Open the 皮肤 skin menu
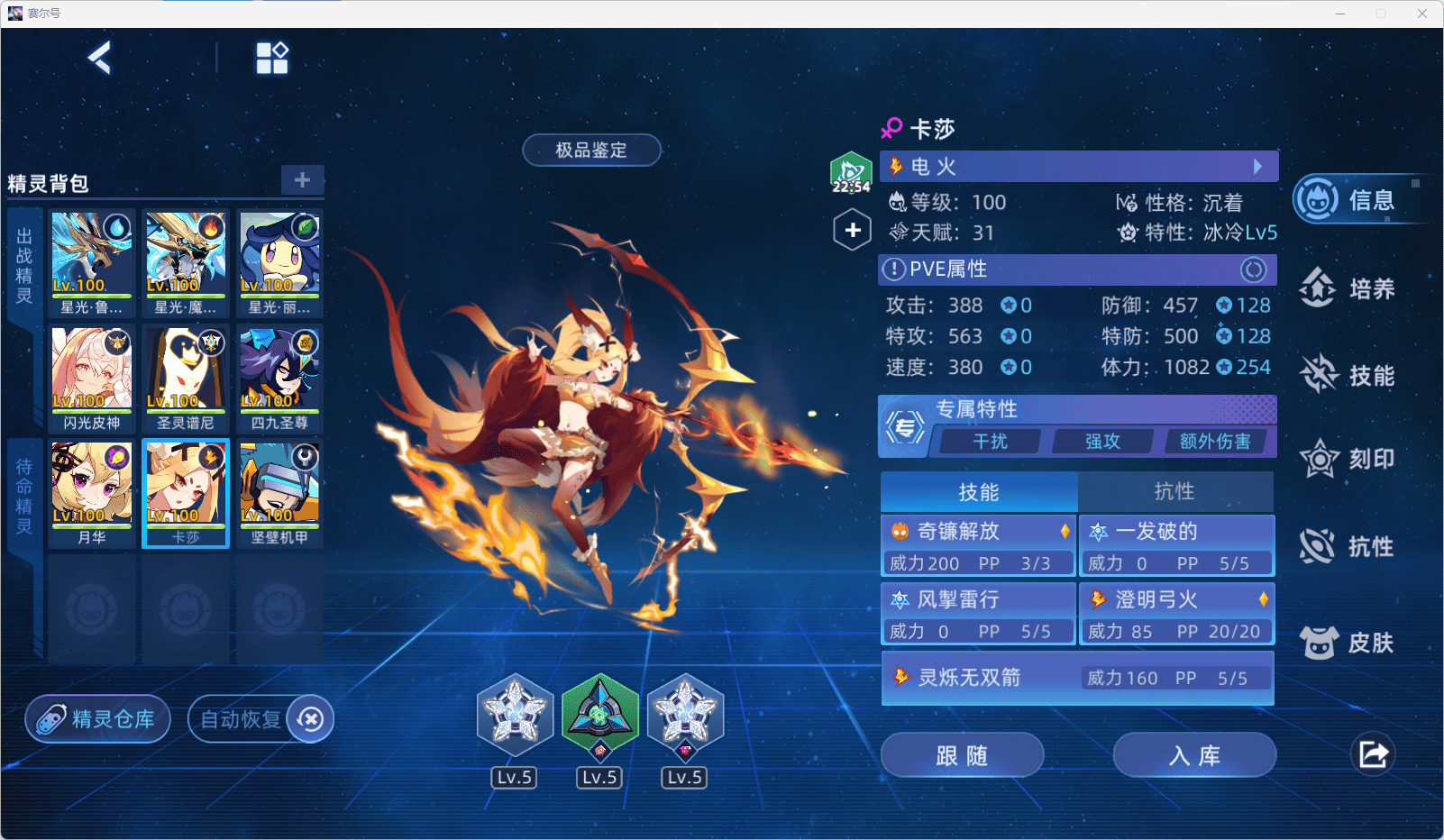 point(1348,643)
